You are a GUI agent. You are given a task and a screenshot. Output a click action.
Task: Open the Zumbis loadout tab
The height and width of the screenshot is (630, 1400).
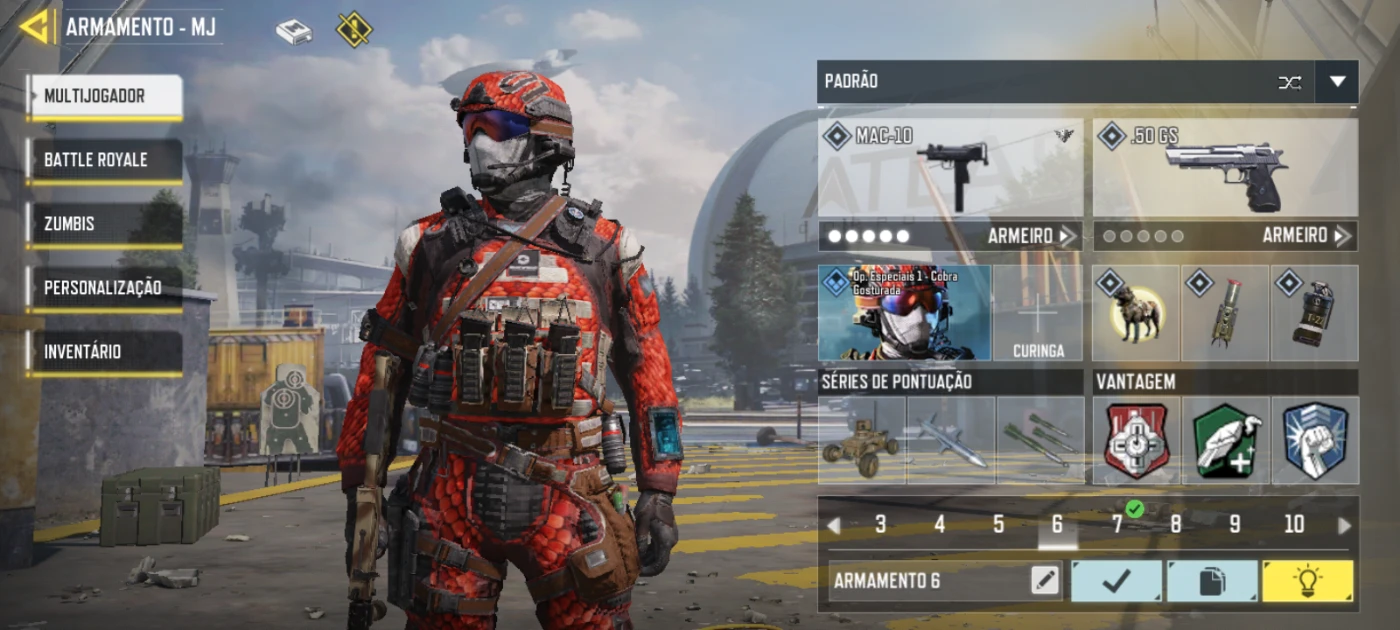pyautogui.click(x=105, y=224)
